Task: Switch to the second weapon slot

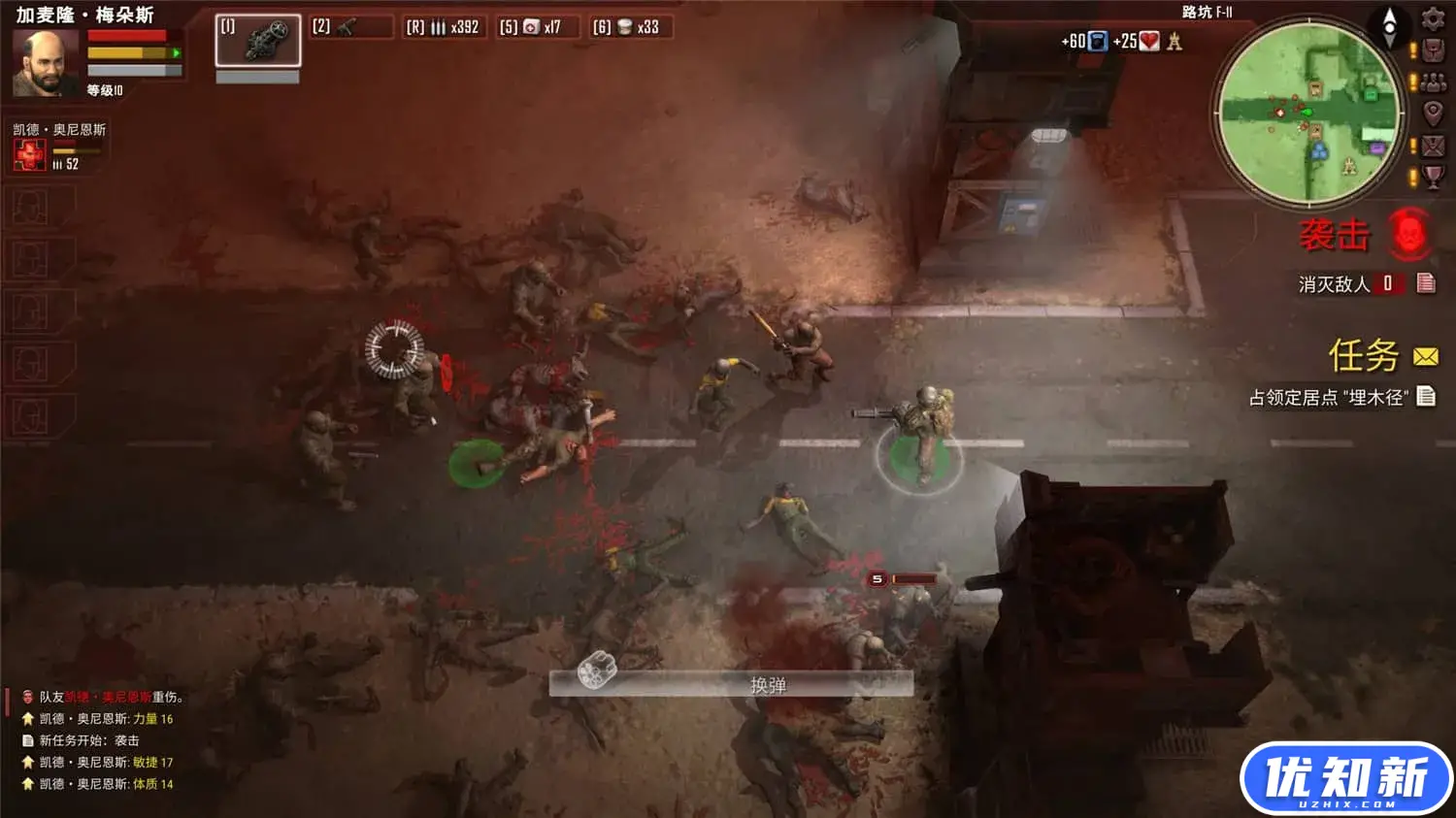Action: (x=350, y=27)
